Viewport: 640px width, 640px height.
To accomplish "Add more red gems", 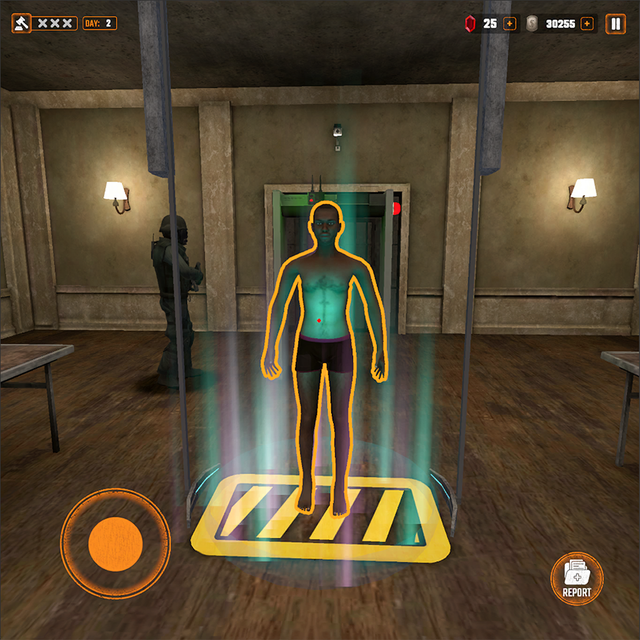I will 510,23.
